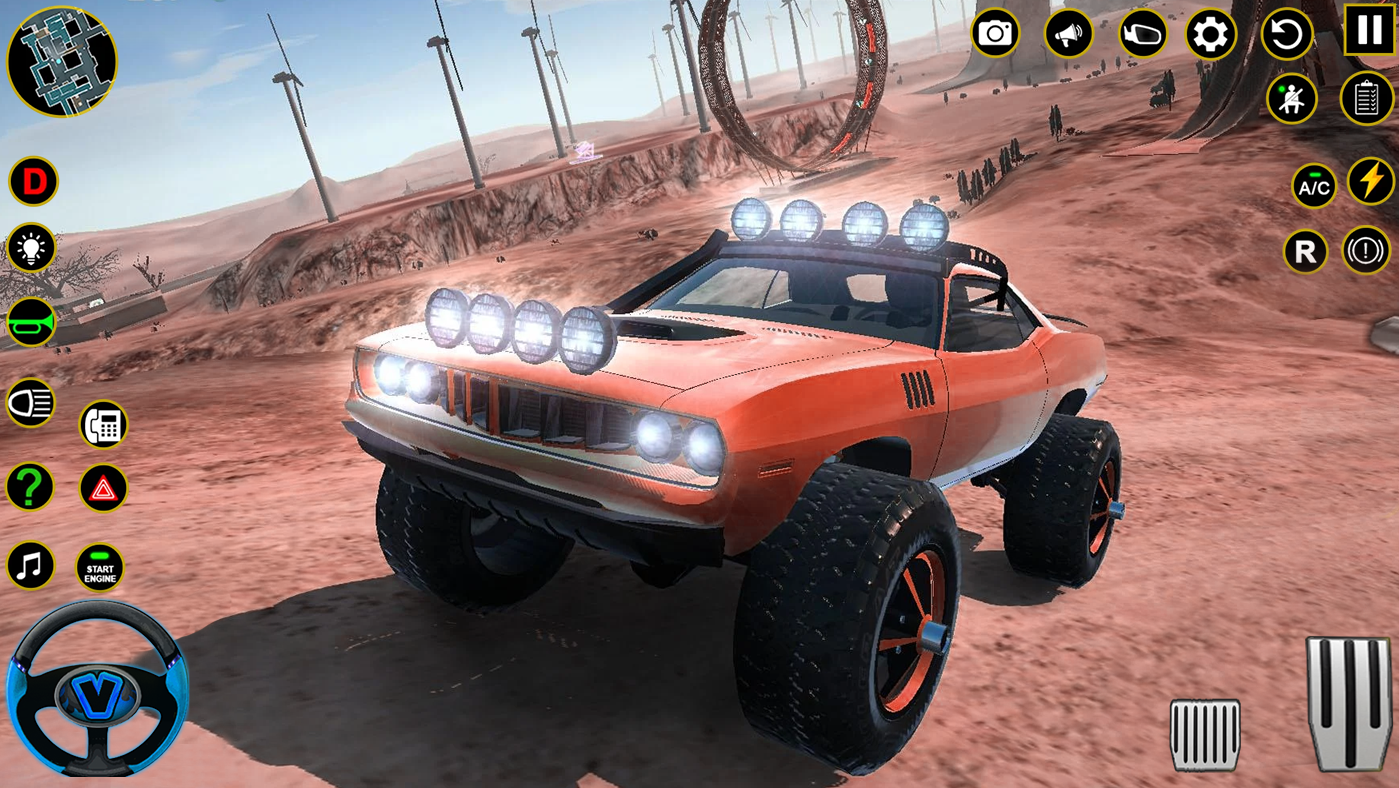
Task: Open the settings gear
Action: pos(1211,33)
